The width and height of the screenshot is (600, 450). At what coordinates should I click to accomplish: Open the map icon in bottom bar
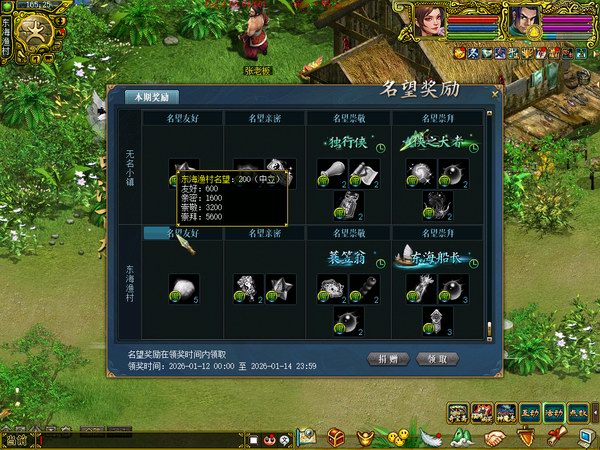click(x=307, y=437)
